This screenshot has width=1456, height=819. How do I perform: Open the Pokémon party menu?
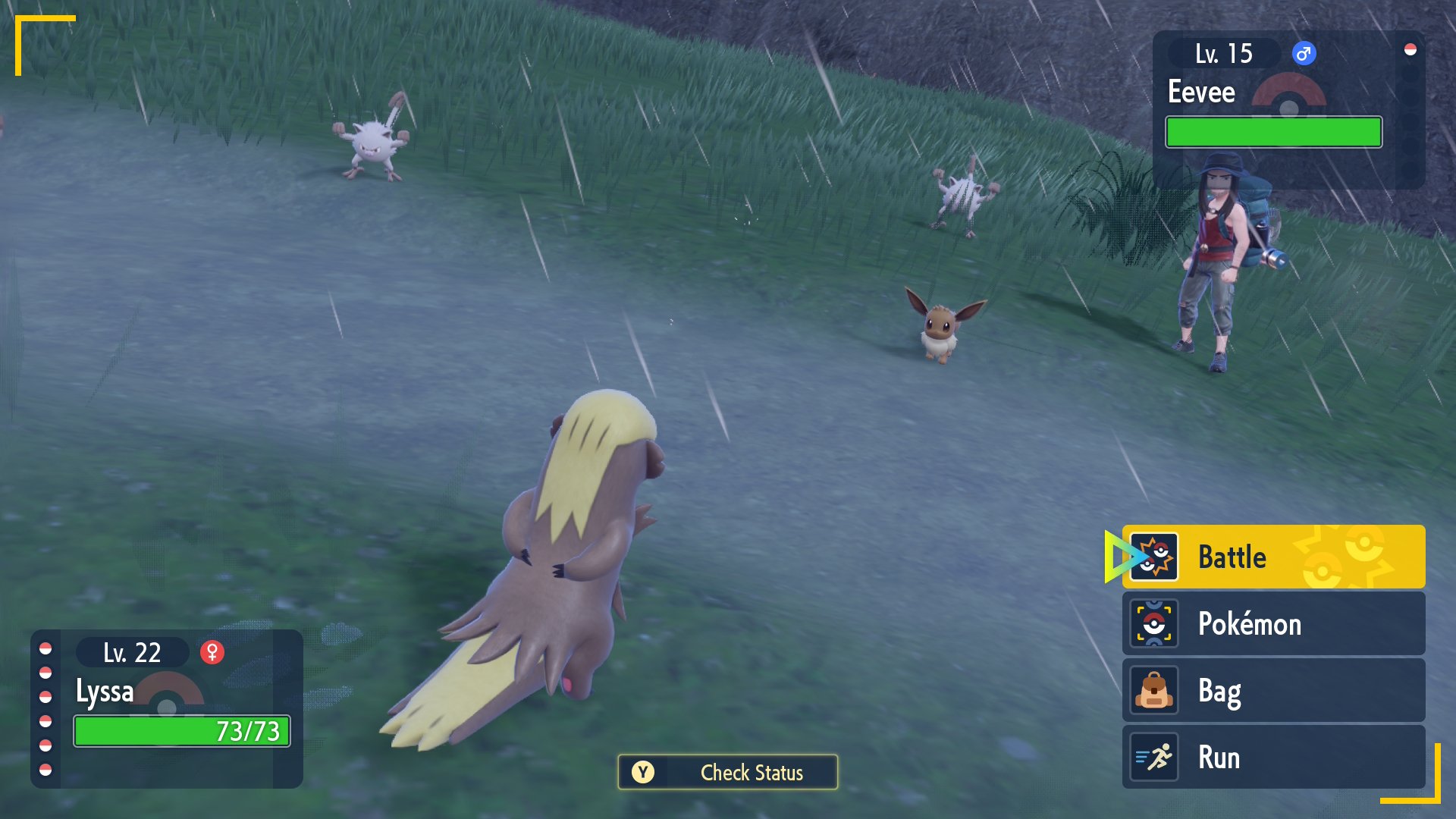[x=1272, y=623]
